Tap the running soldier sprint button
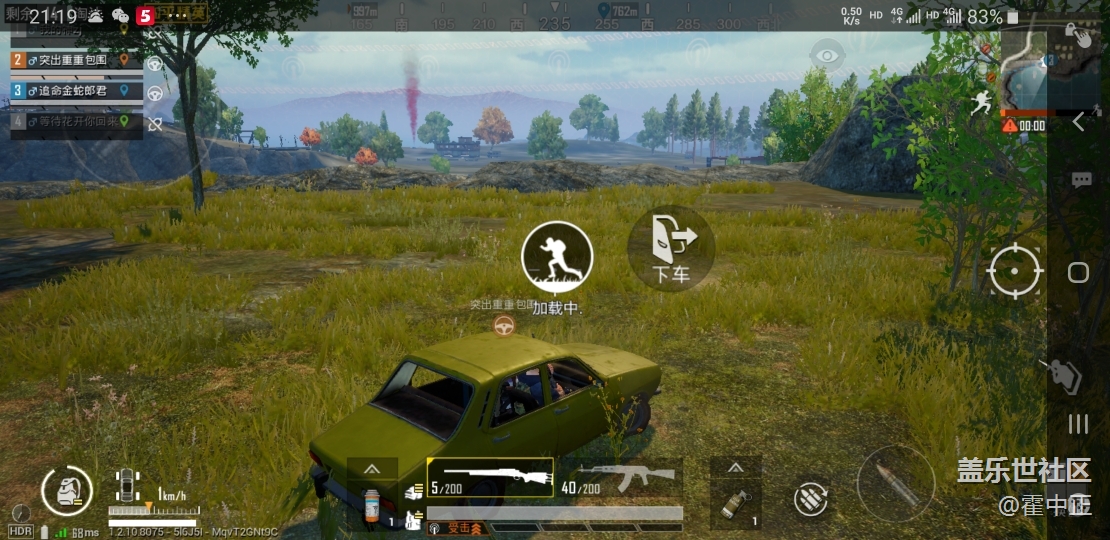Image resolution: width=1110 pixels, height=540 pixels. pos(557,257)
